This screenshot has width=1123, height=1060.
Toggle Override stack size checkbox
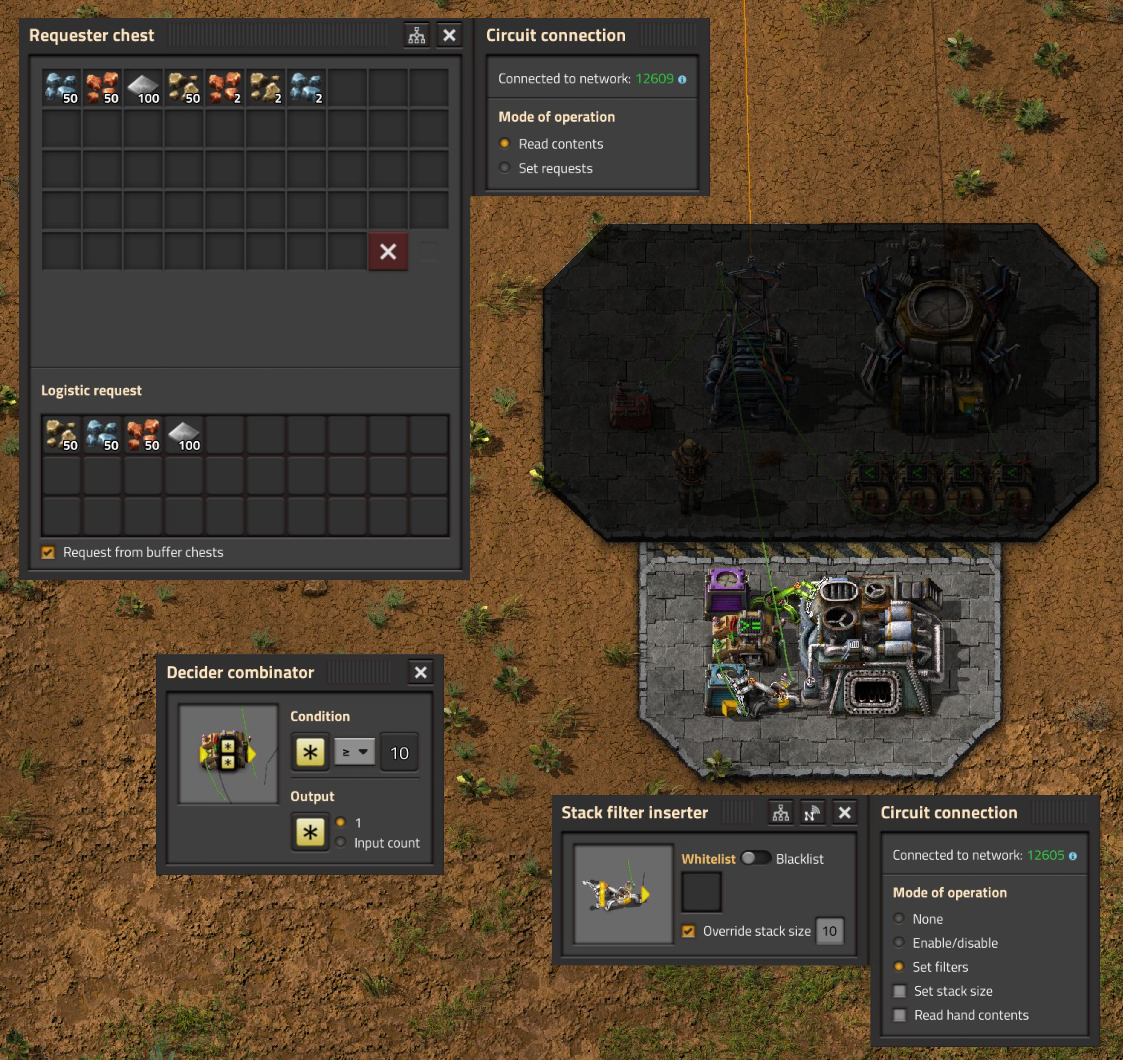(x=689, y=932)
